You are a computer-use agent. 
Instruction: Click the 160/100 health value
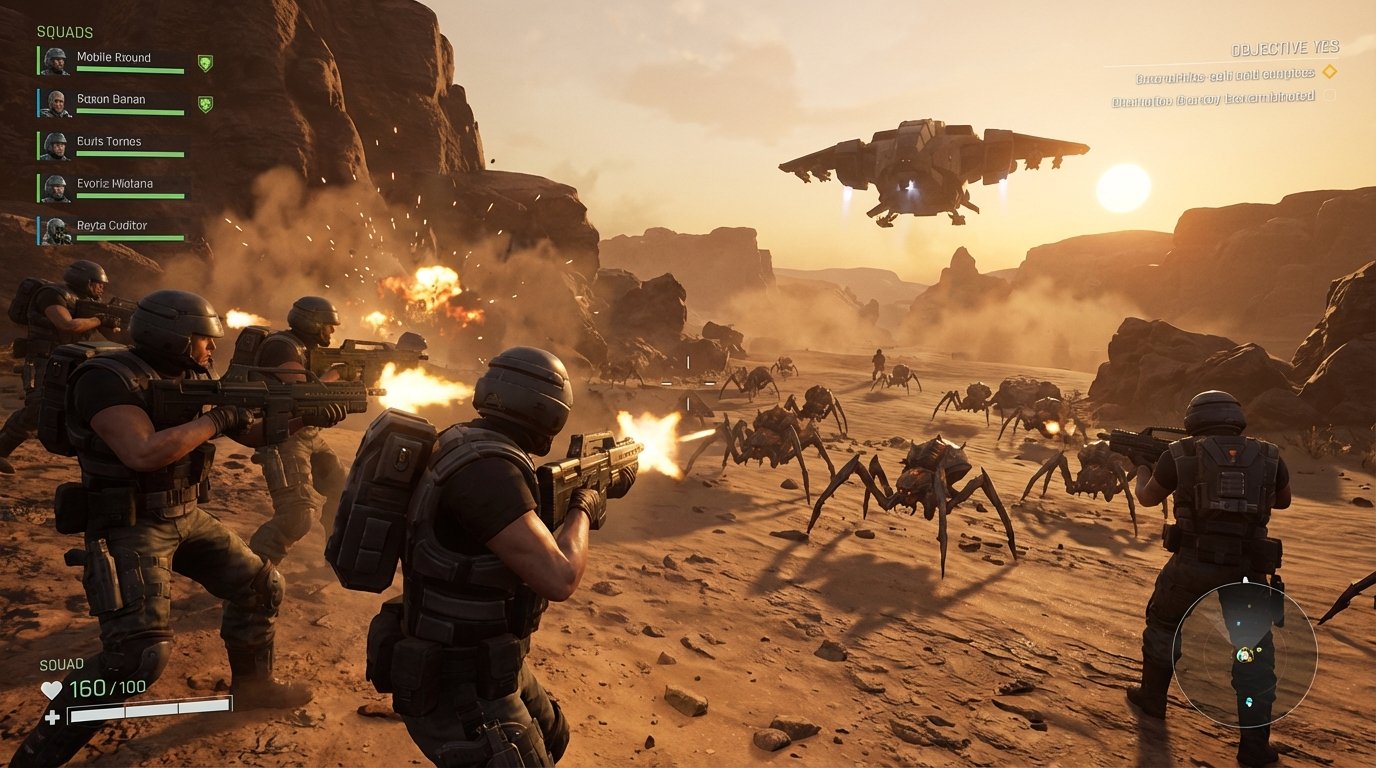(x=106, y=687)
